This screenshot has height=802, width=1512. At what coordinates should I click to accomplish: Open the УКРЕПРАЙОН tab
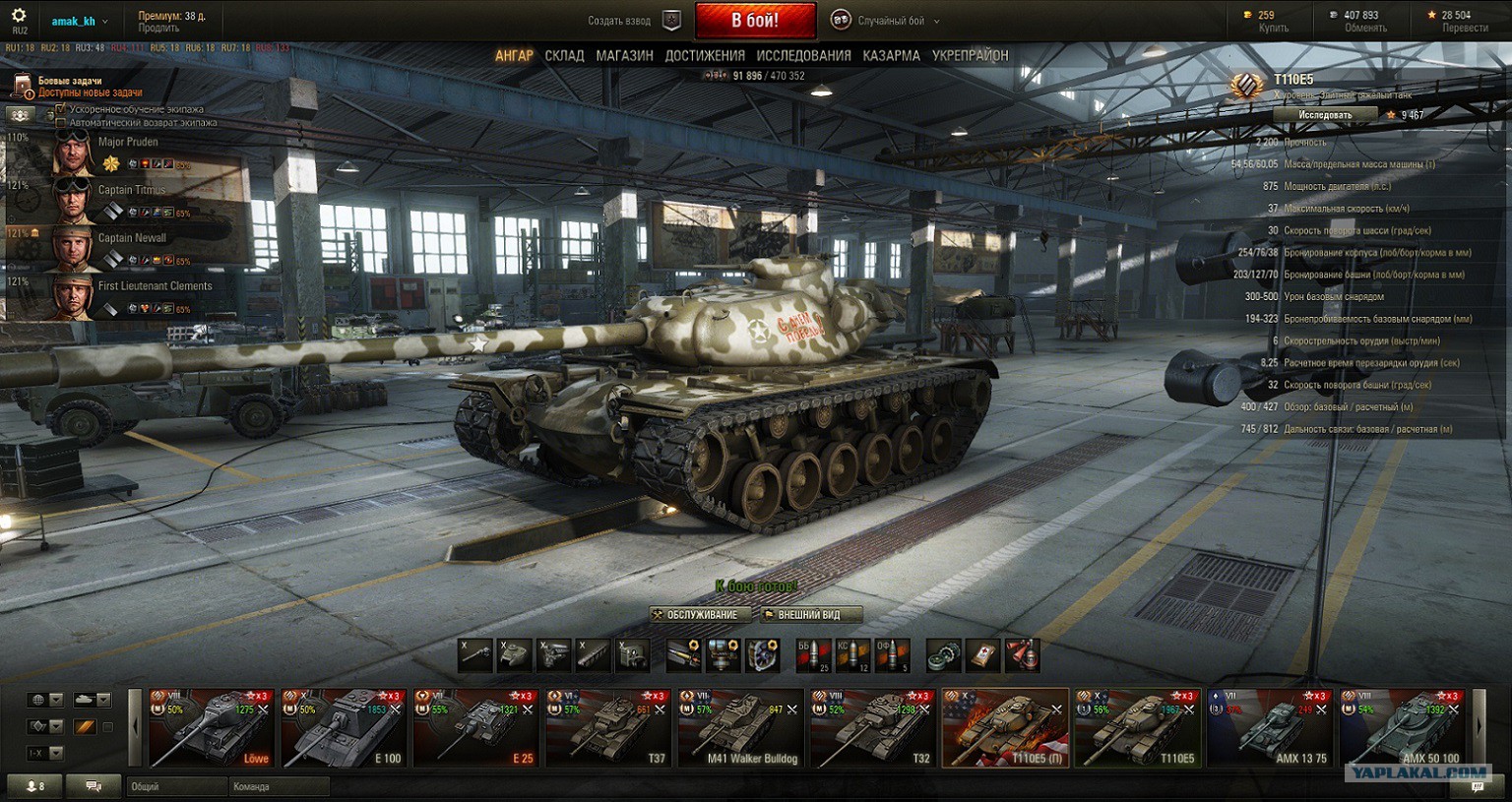coord(970,56)
